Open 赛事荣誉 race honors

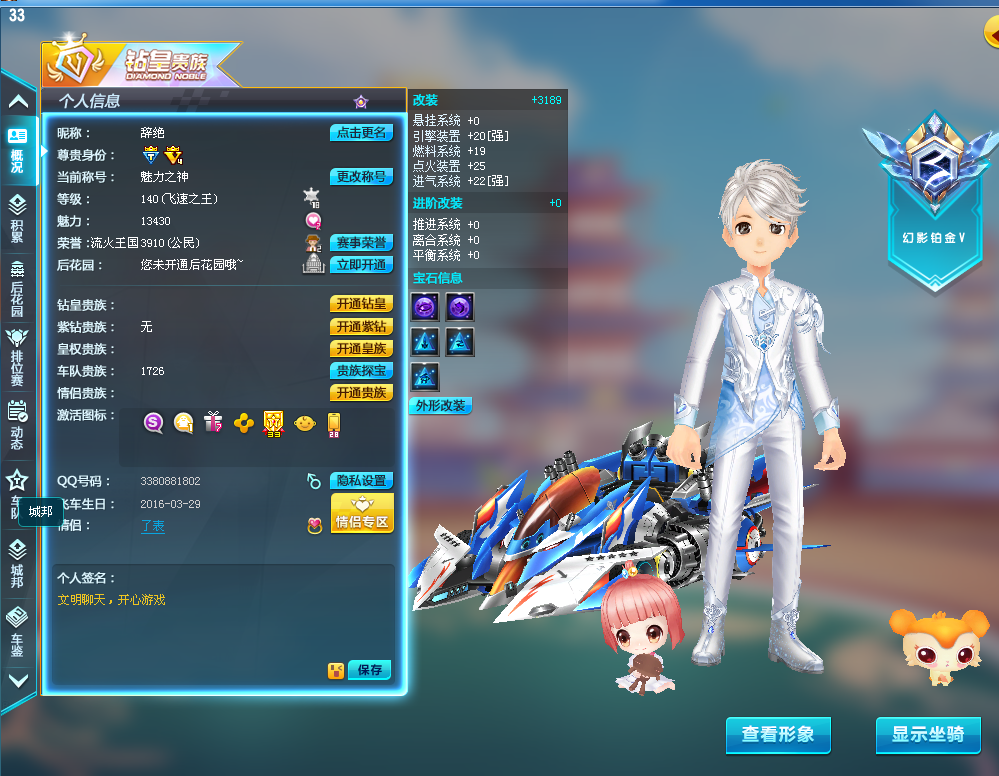point(361,243)
